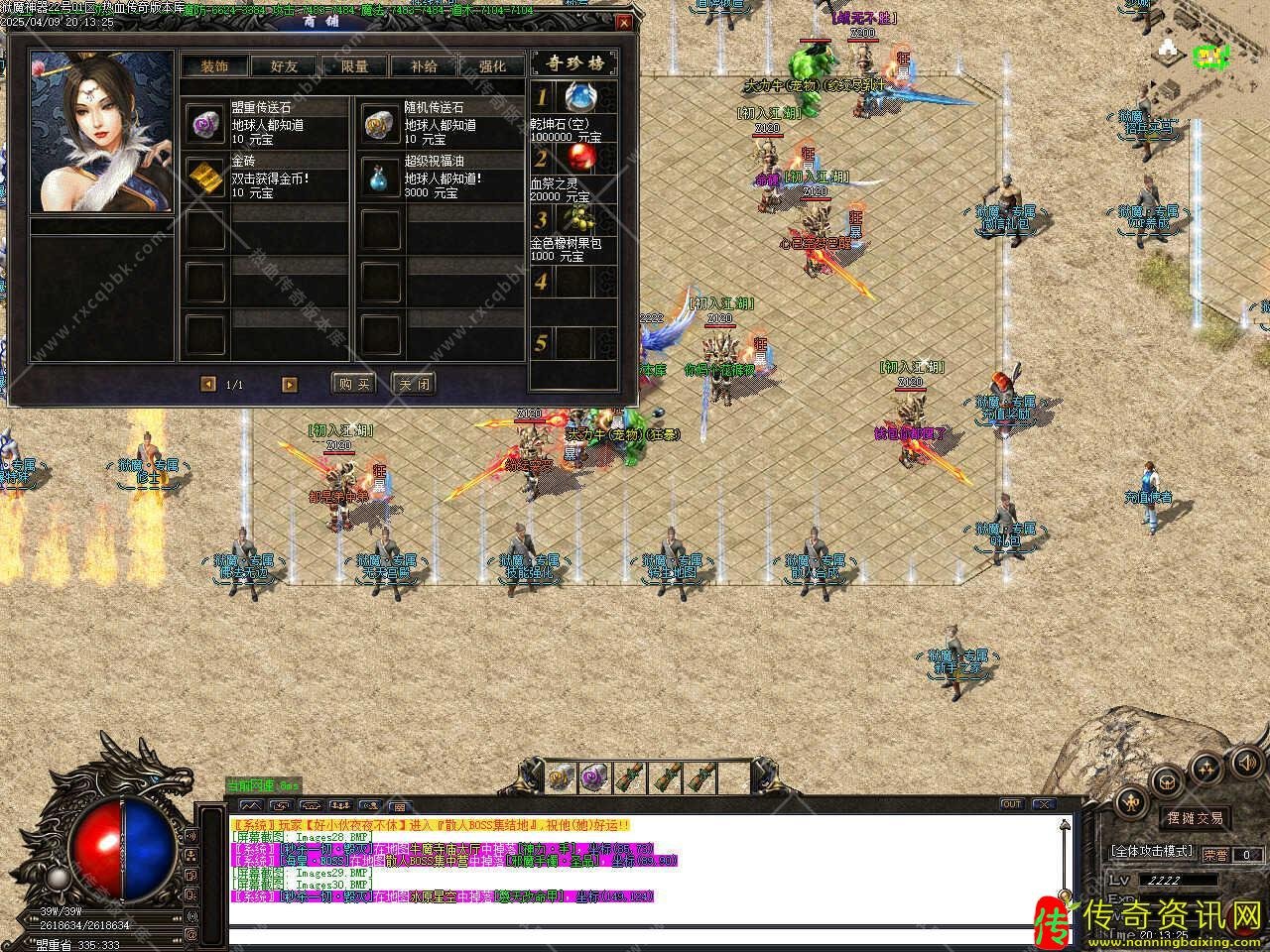This screenshot has width=1270, height=952.
Task: Select the 限量 shop tab
Action: pos(354,66)
